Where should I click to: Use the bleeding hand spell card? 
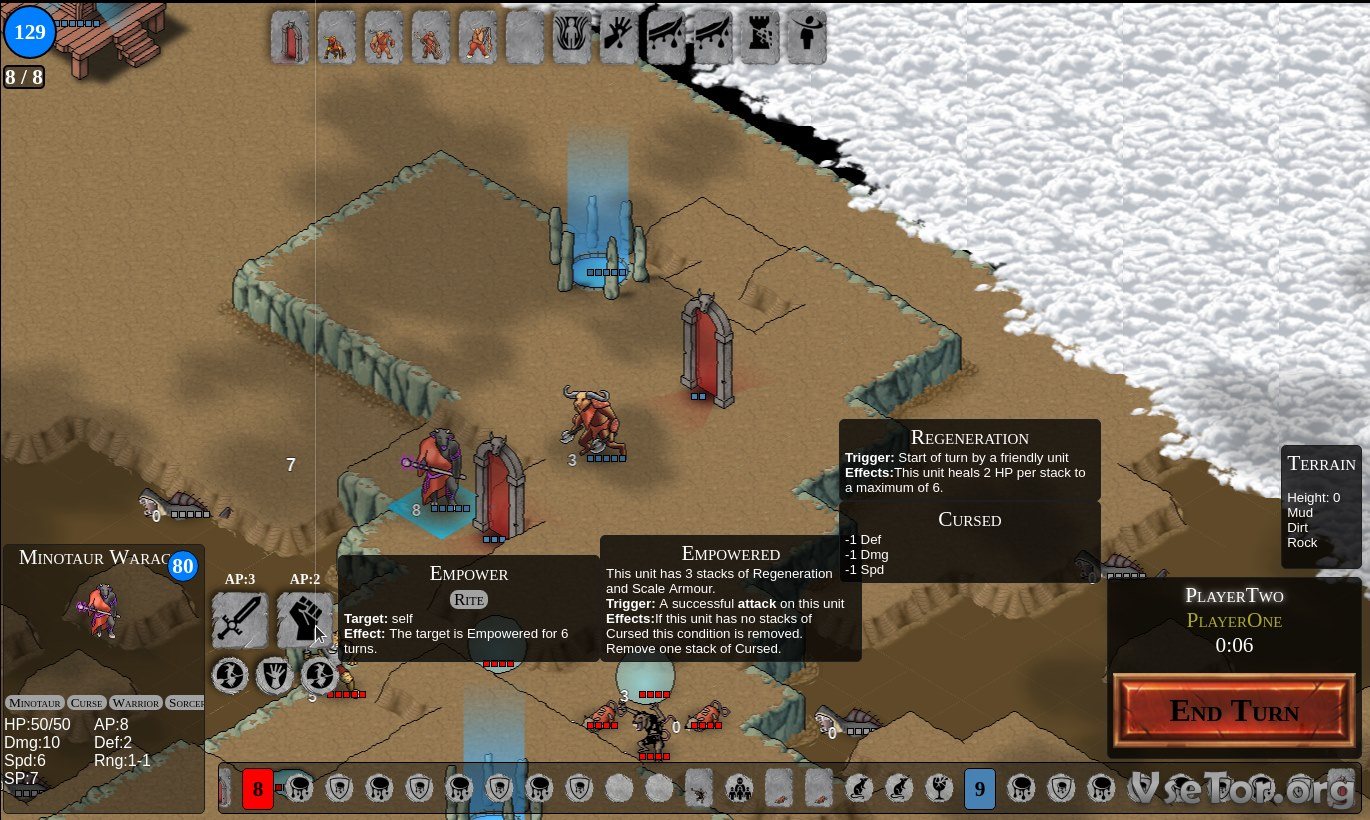[619, 38]
